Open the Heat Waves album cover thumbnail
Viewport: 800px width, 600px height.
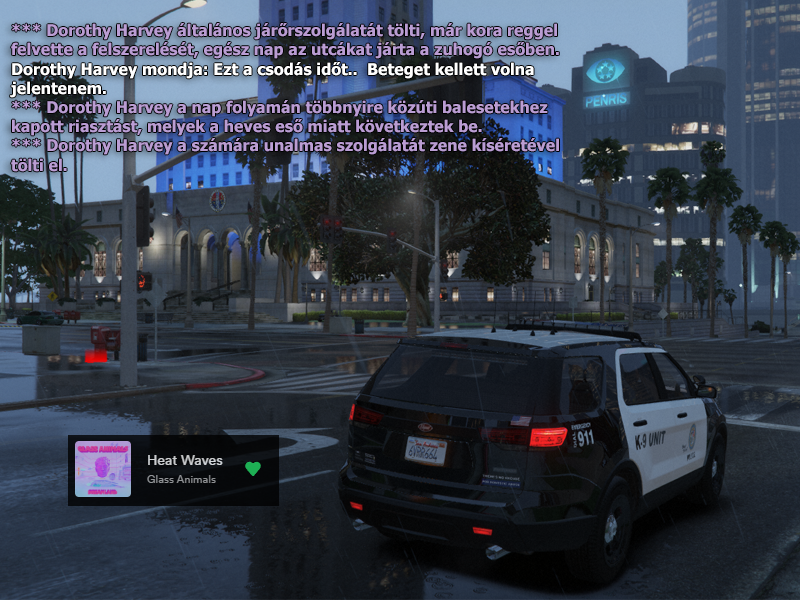tap(103, 469)
